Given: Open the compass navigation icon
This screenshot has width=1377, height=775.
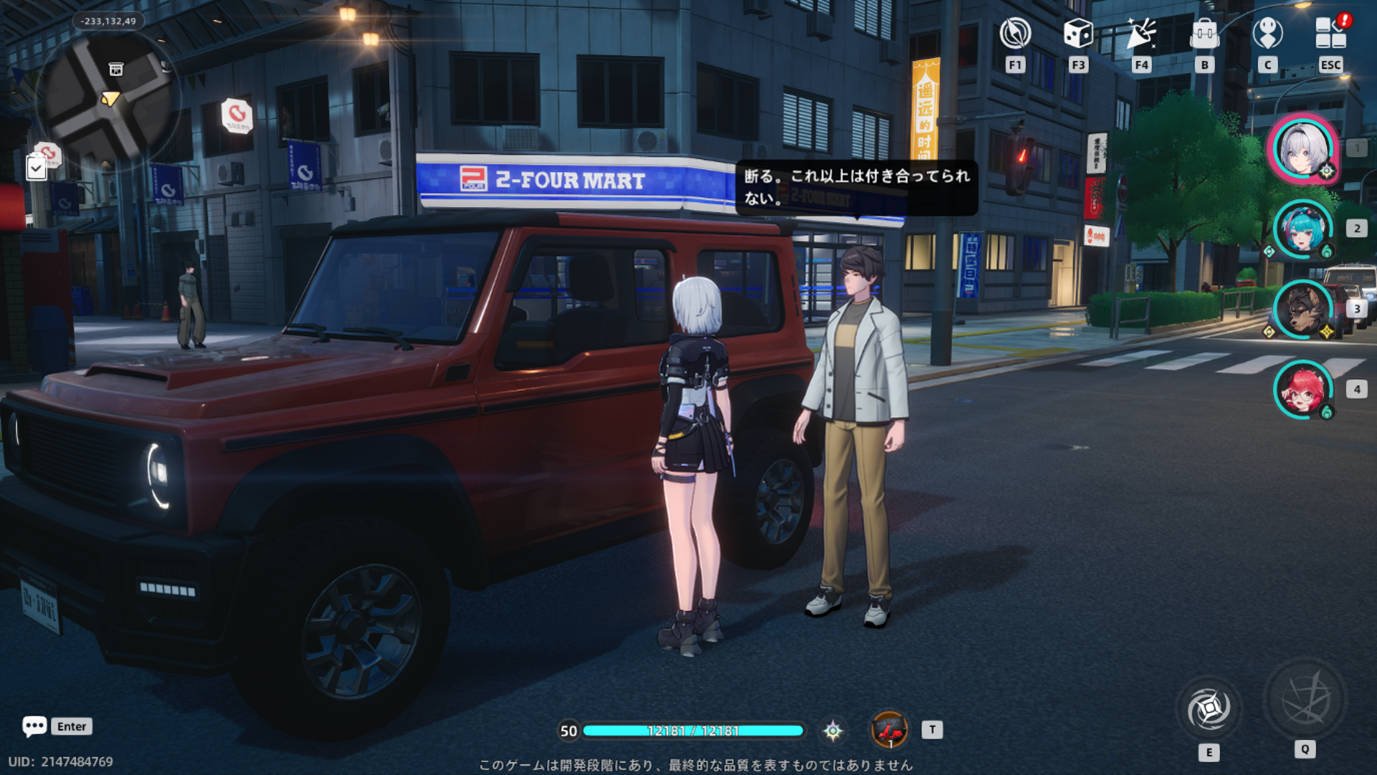Looking at the screenshot, I should tap(1015, 34).
